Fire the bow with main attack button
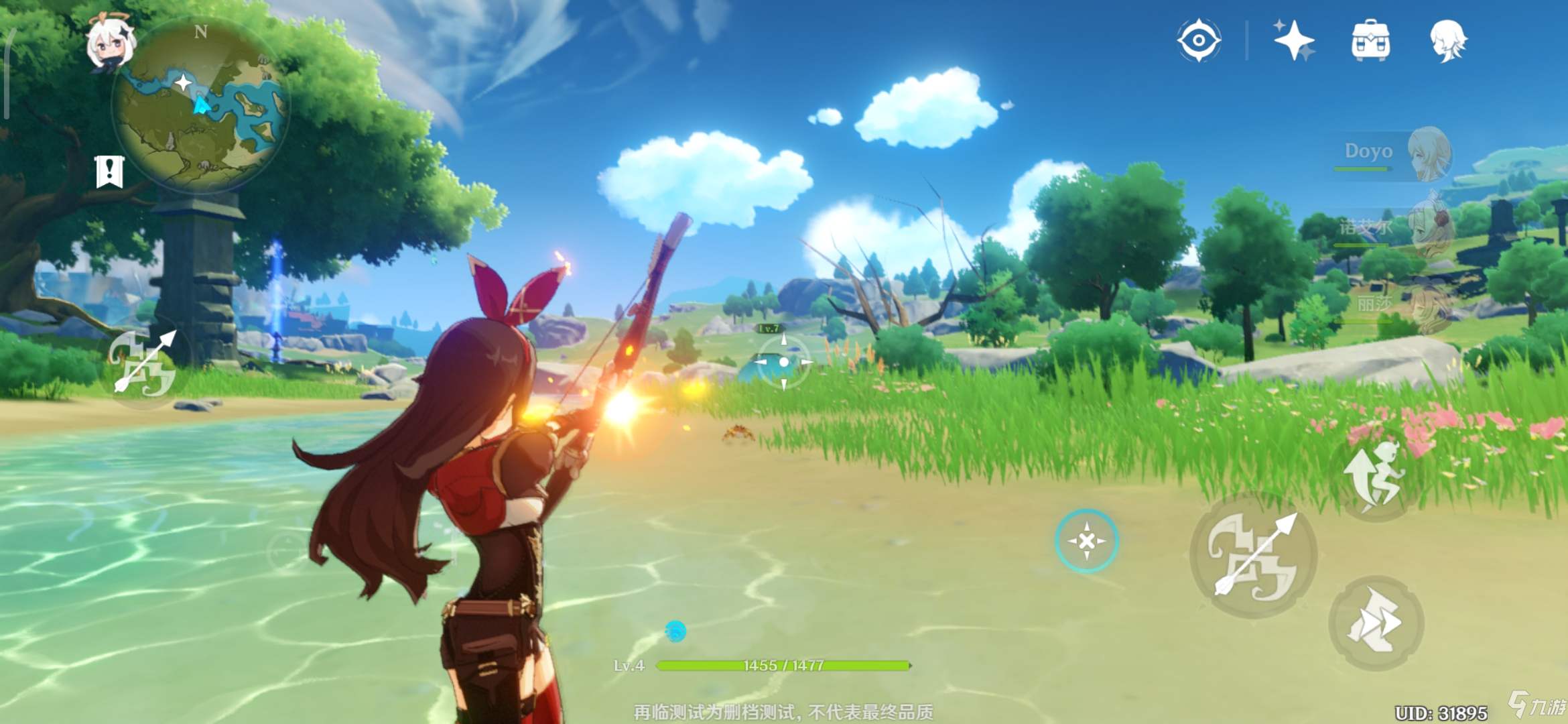1568x724 pixels. [x=1253, y=555]
